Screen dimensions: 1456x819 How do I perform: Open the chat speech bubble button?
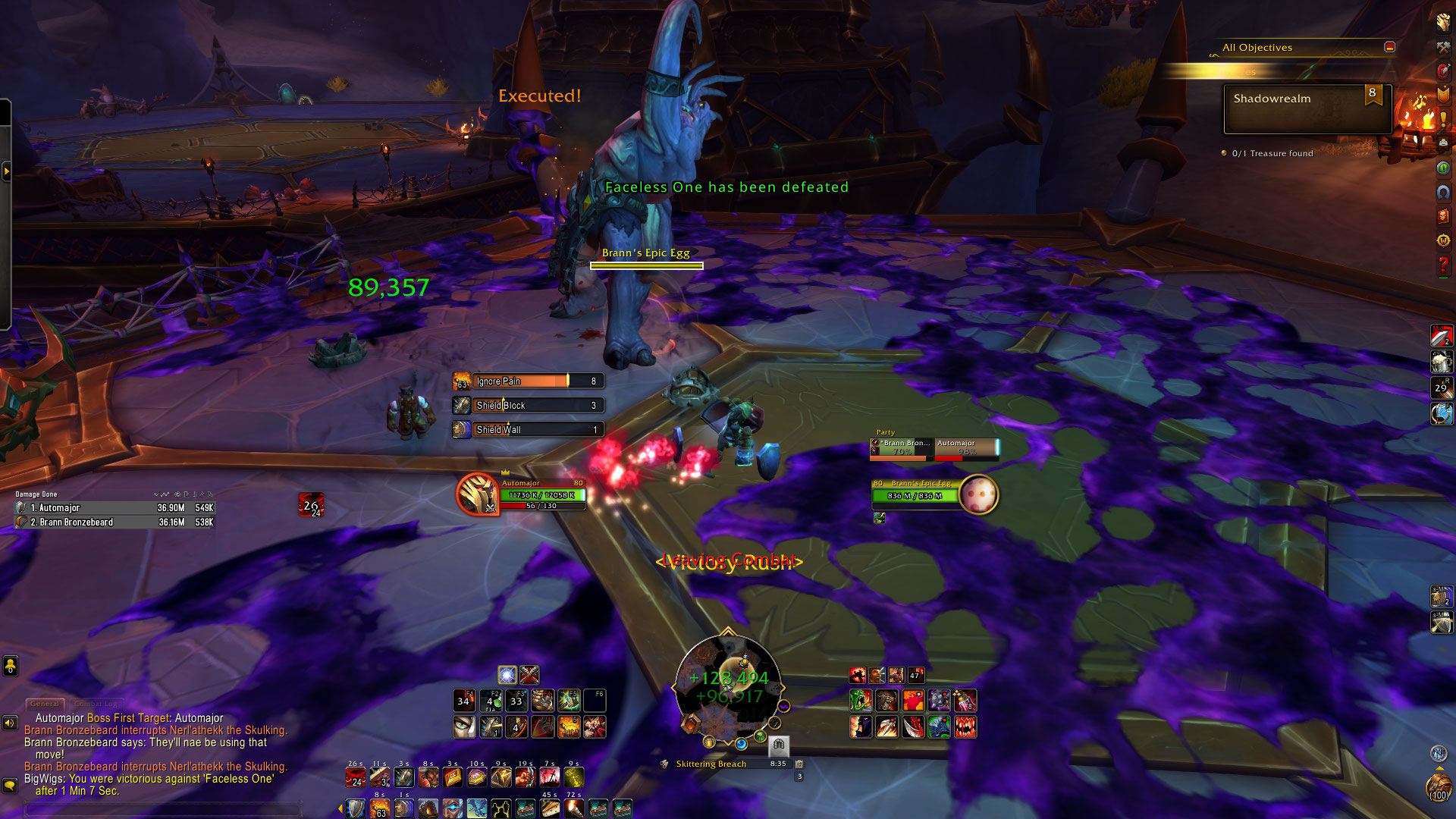tap(10, 786)
